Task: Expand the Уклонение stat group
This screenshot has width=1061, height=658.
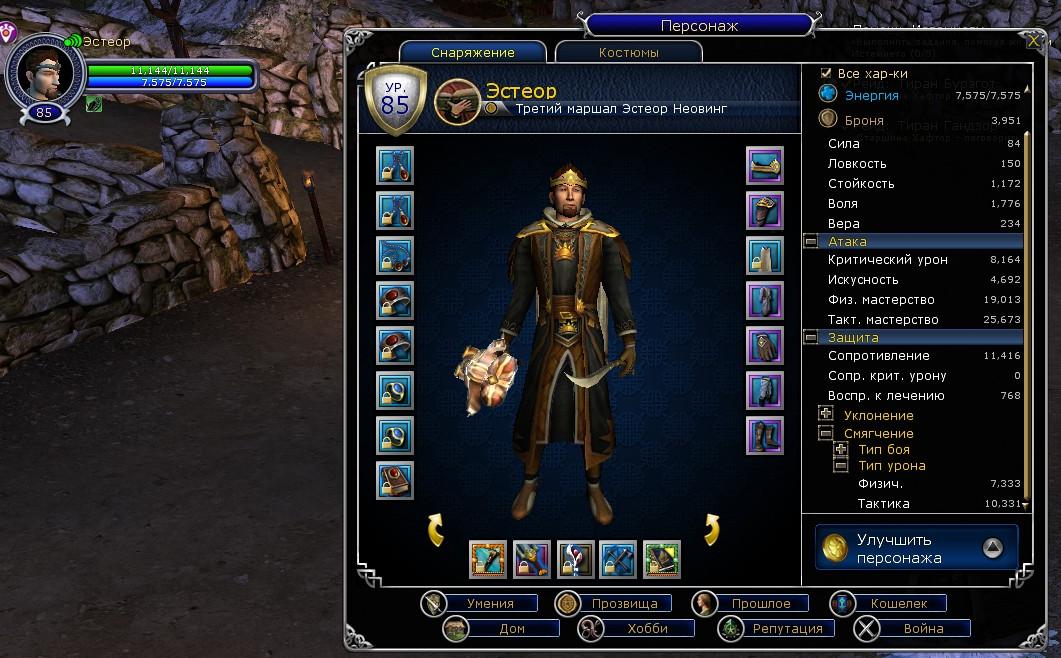Action: 826,414
